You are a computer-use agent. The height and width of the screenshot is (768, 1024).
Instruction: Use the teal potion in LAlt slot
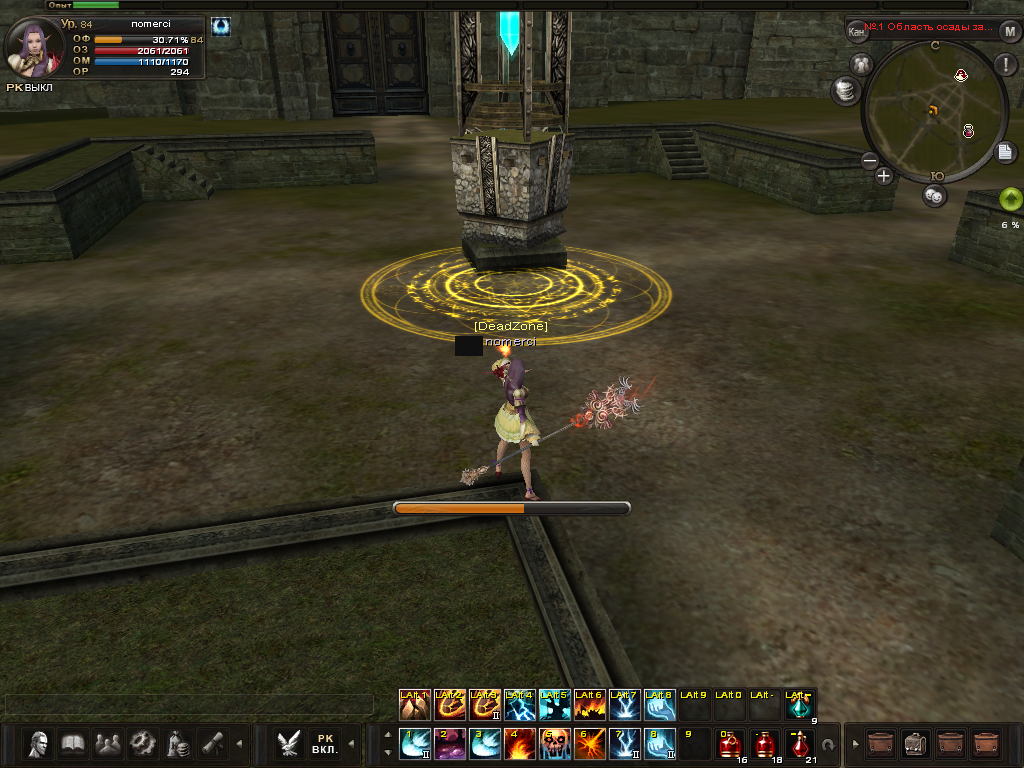point(800,705)
